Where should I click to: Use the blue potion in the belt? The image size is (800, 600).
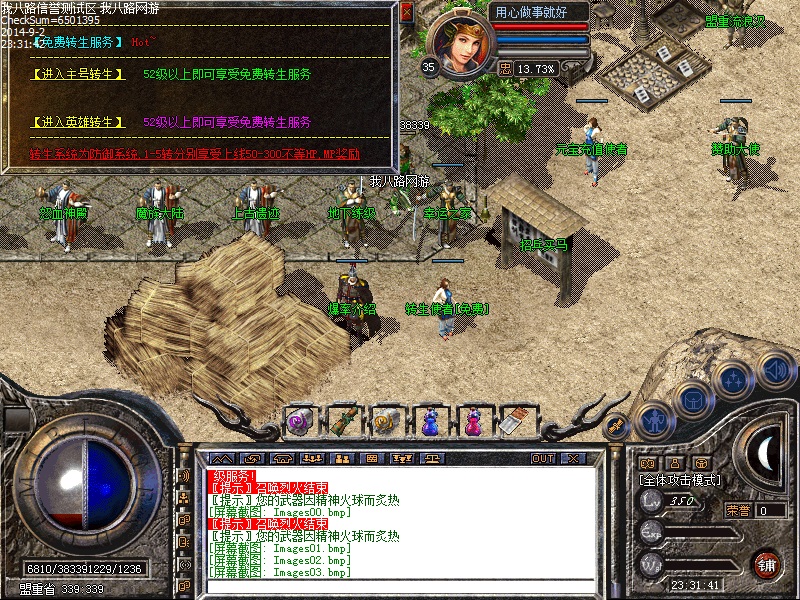429,420
